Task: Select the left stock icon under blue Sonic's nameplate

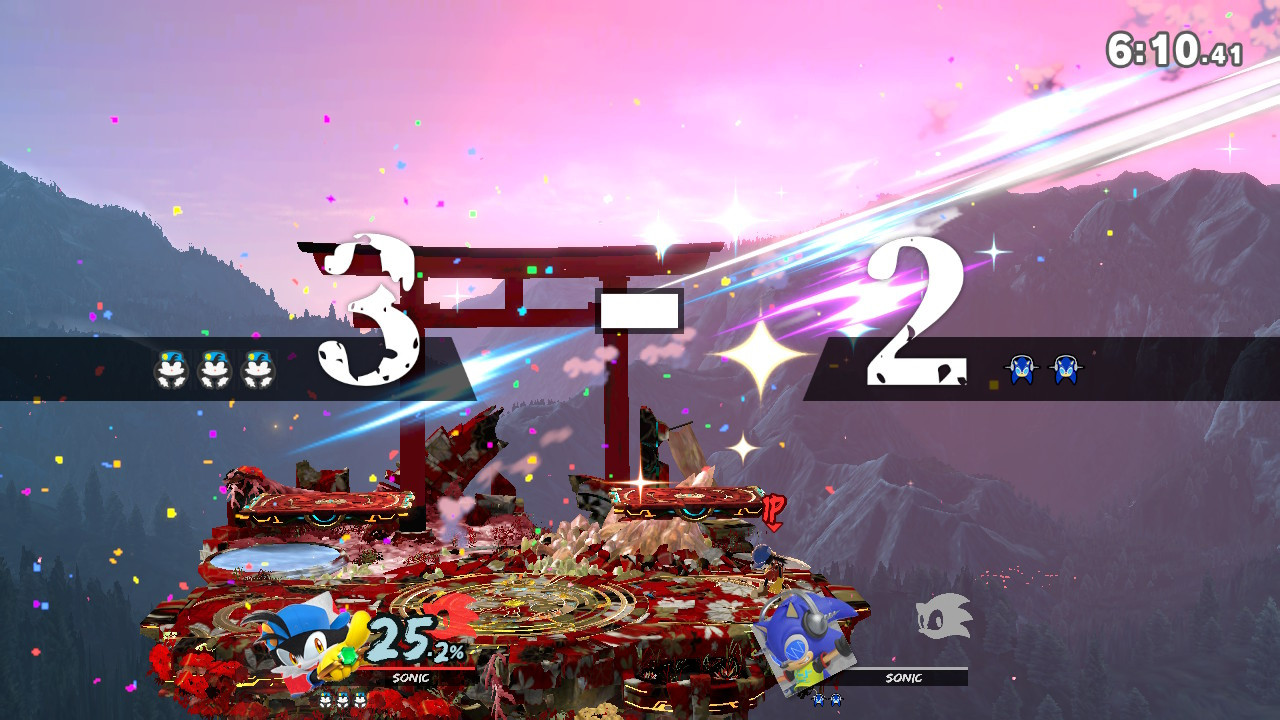Action: click(x=818, y=699)
